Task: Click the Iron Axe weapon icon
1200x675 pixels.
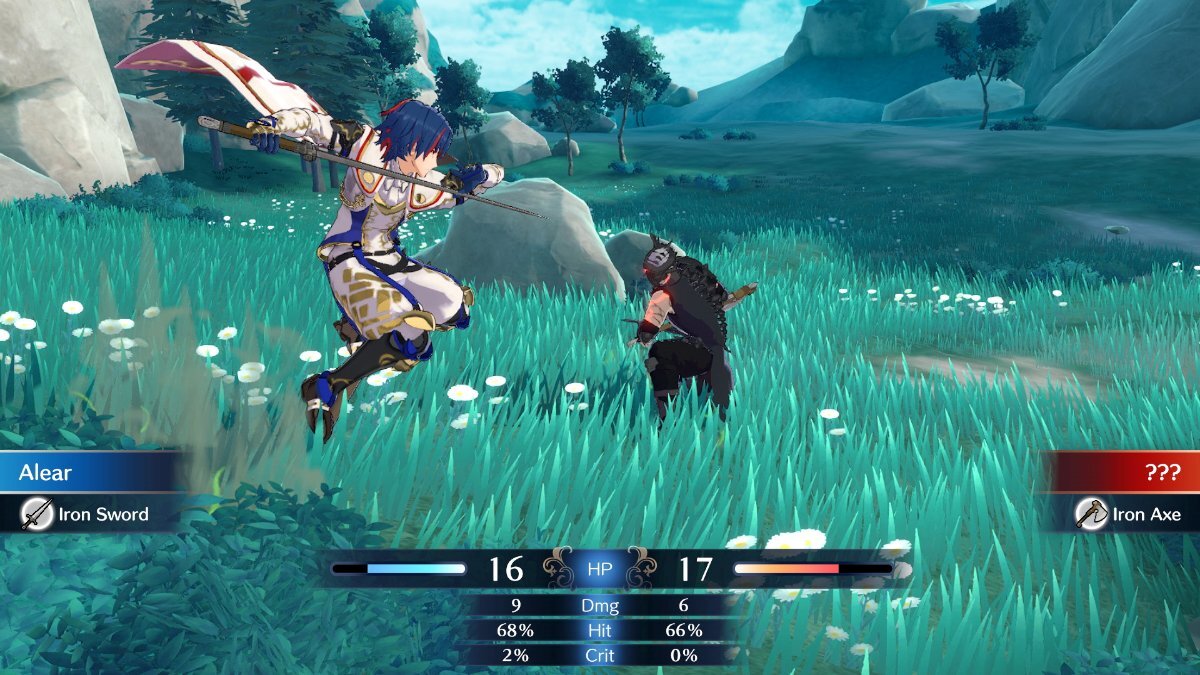Action: point(1091,514)
